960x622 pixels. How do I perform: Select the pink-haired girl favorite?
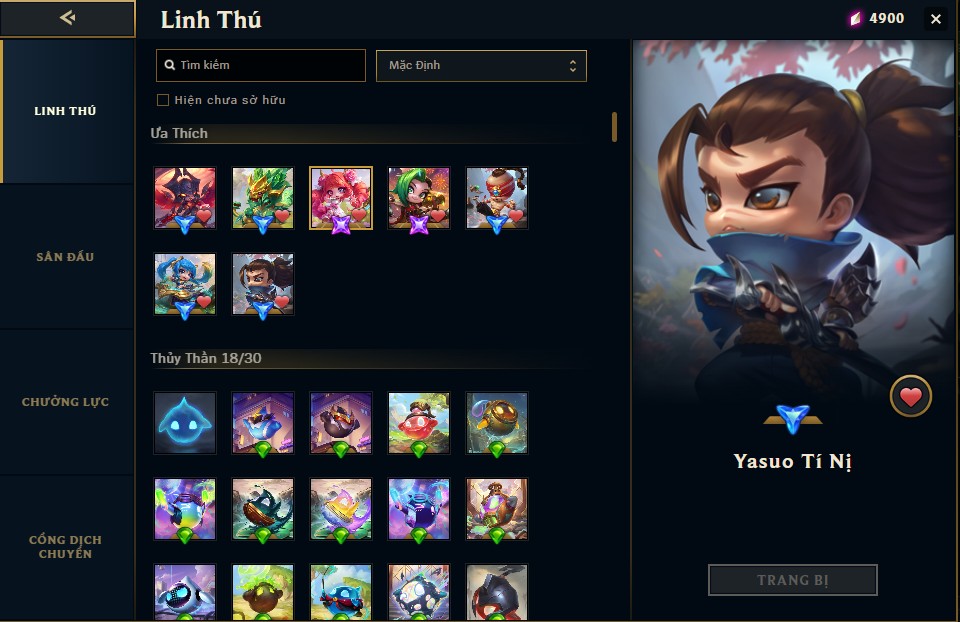point(341,198)
